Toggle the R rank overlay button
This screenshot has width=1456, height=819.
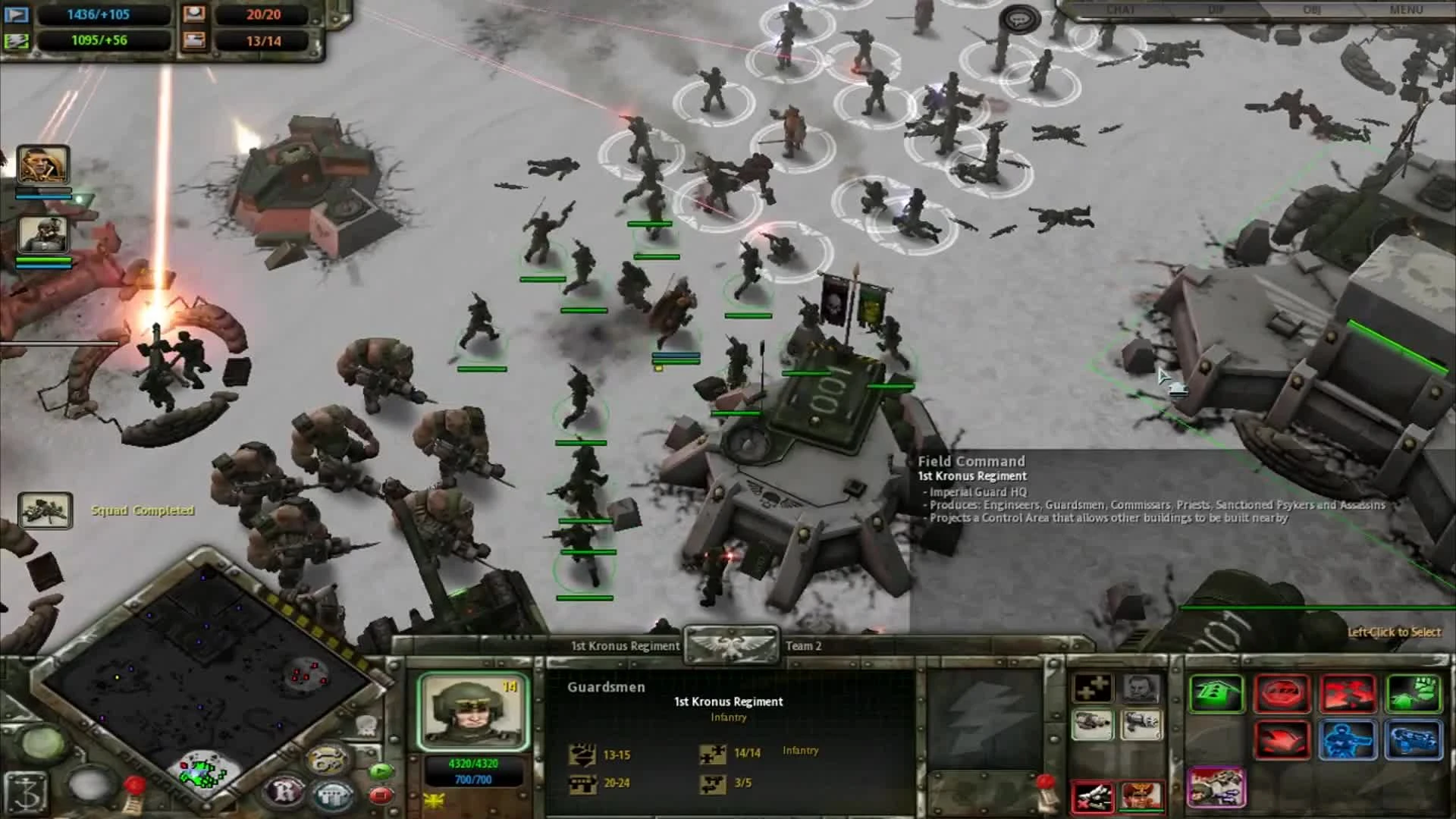tap(284, 789)
